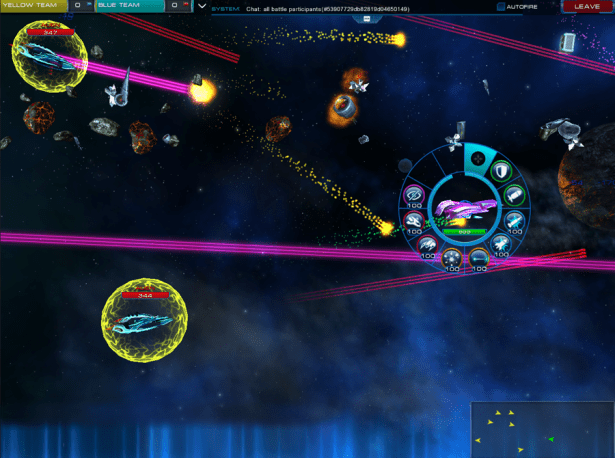Select the green-ringed missile ability

pyautogui.click(x=515, y=195)
